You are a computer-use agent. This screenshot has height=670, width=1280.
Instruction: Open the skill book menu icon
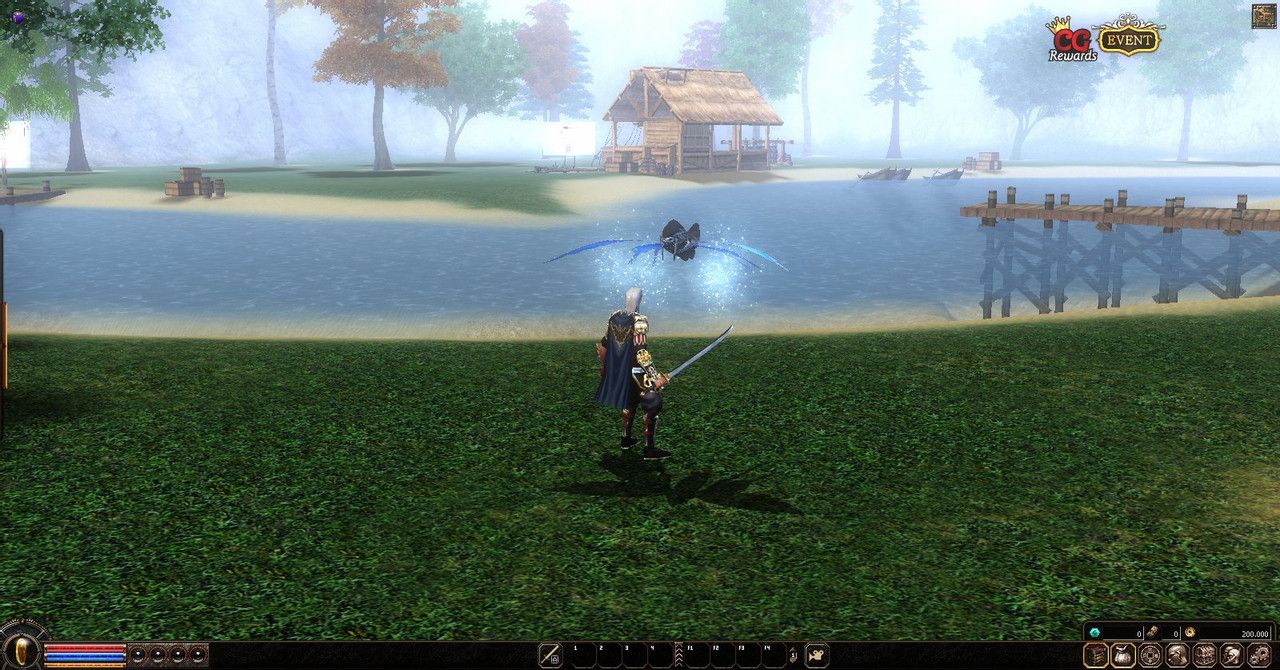[1096, 655]
